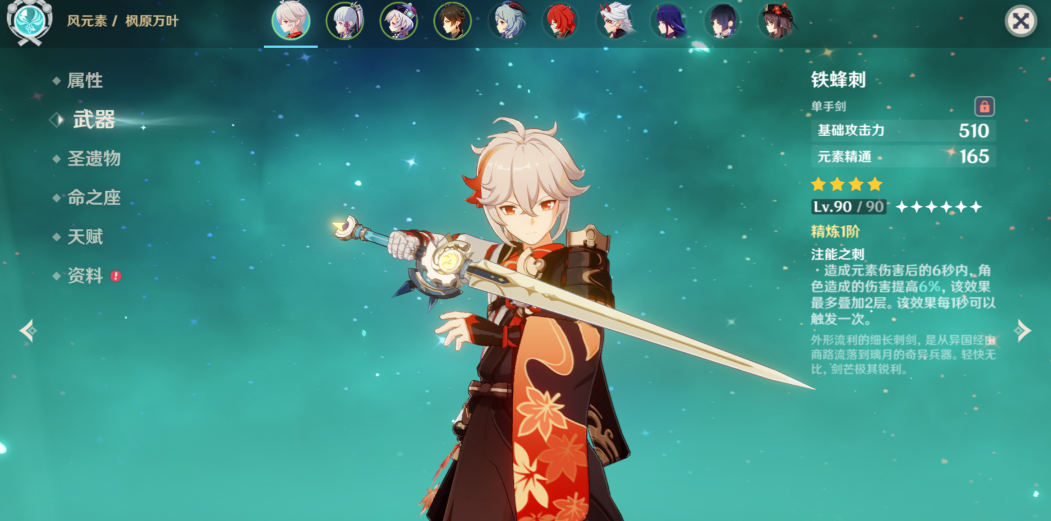
Task: Pick Ganyu's blue-haired horned portrait
Action: coord(507,21)
